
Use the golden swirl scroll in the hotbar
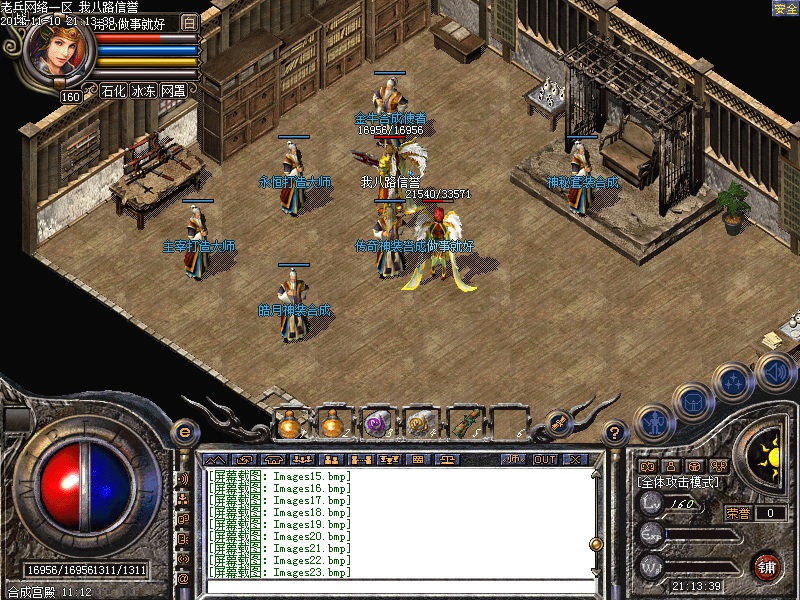coord(419,424)
